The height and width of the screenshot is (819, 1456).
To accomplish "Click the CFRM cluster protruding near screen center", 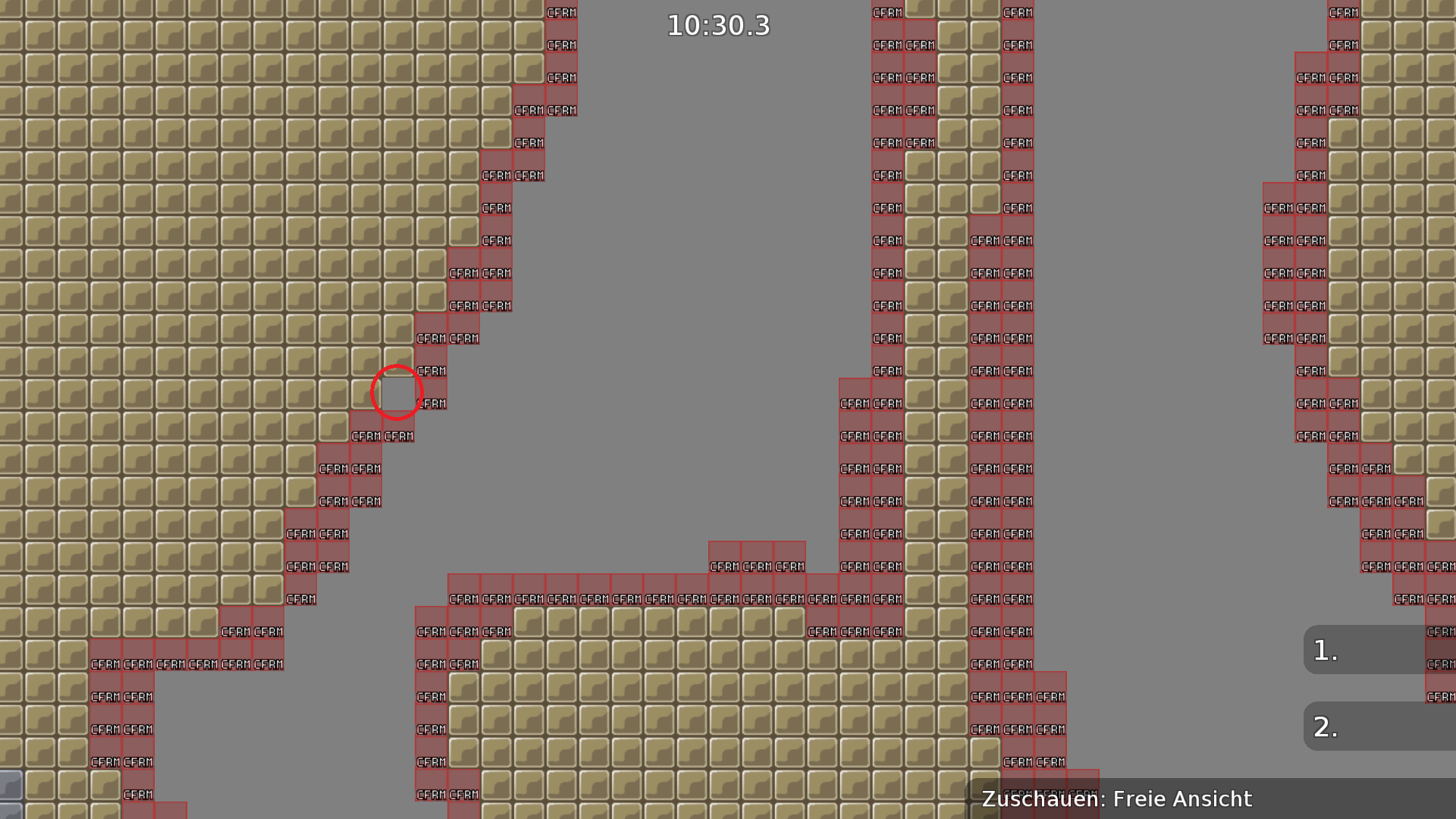I will tap(756, 565).
